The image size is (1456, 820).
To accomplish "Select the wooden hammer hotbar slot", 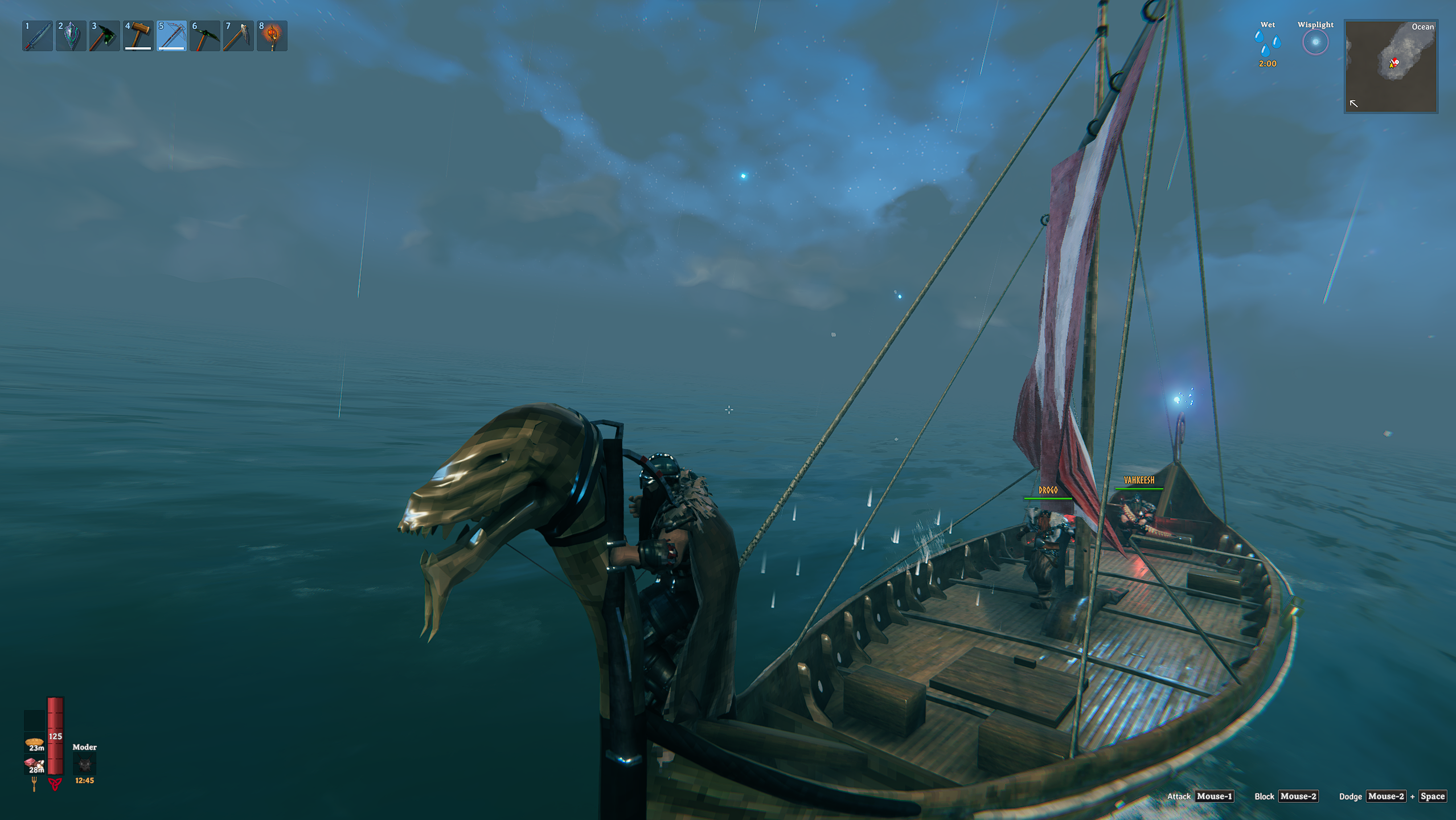I will coord(138,36).
